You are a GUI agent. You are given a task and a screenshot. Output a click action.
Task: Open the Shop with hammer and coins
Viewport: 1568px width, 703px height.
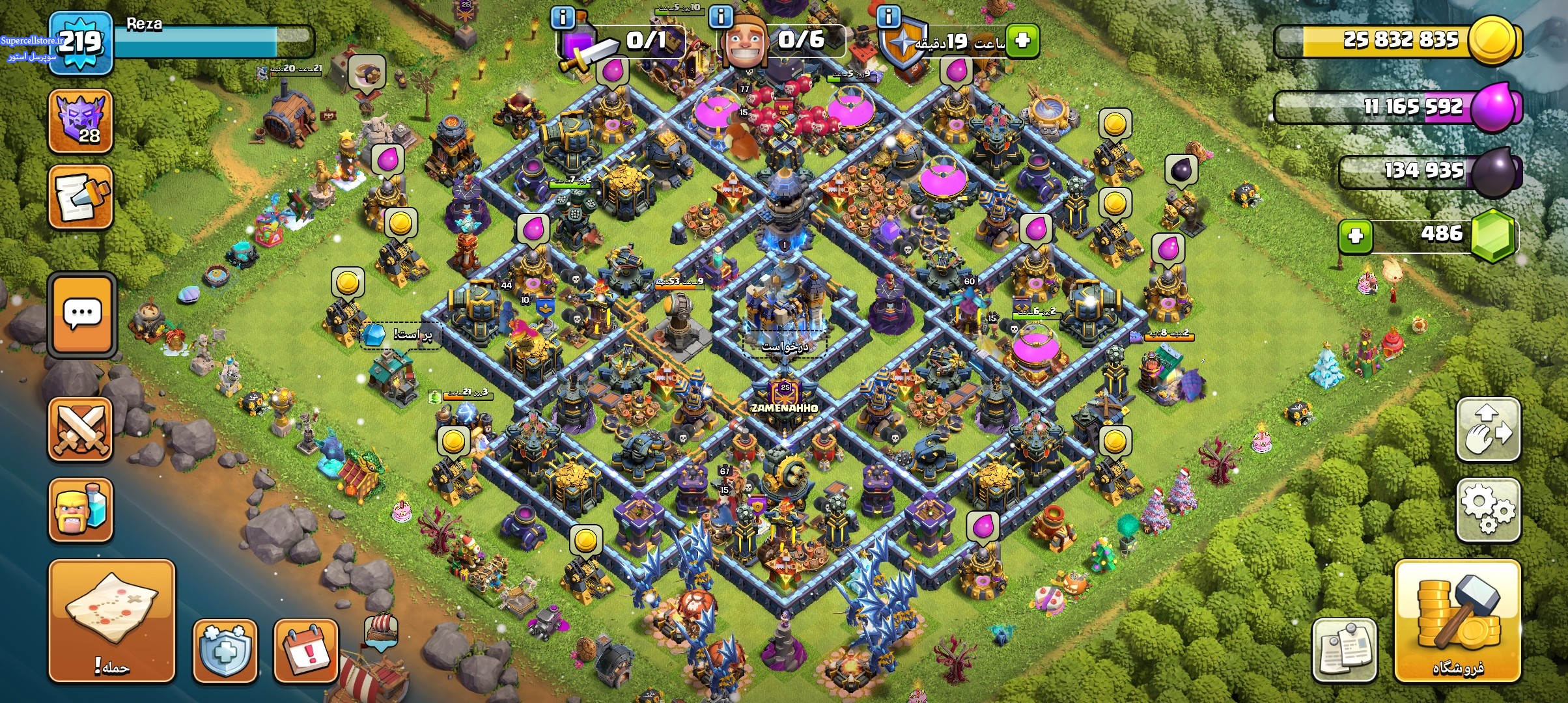point(1457,620)
